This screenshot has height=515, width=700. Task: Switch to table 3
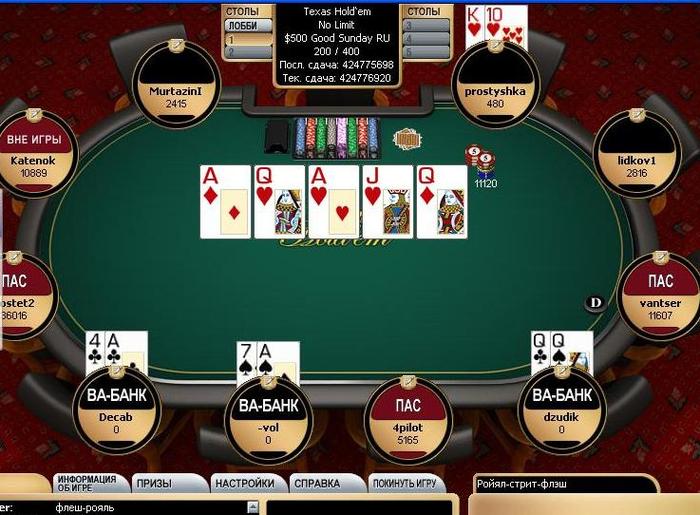tap(425, 25)
